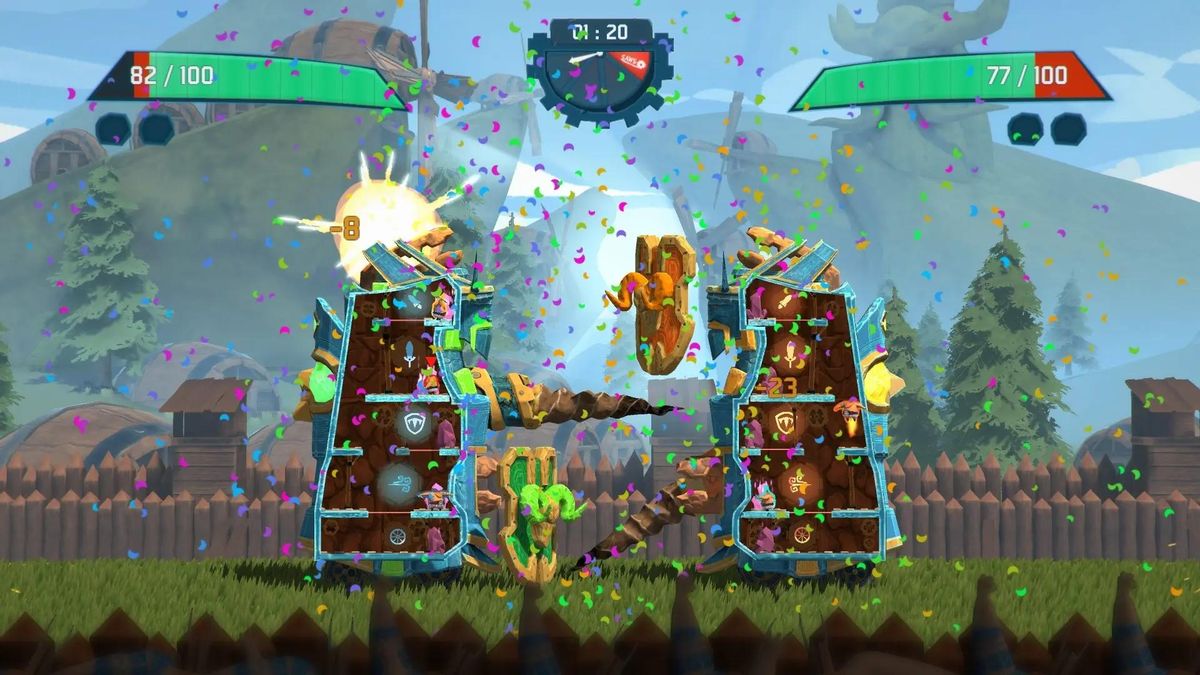
Task: Choose the orange fortress sword room icon
Action: [789, 356]
